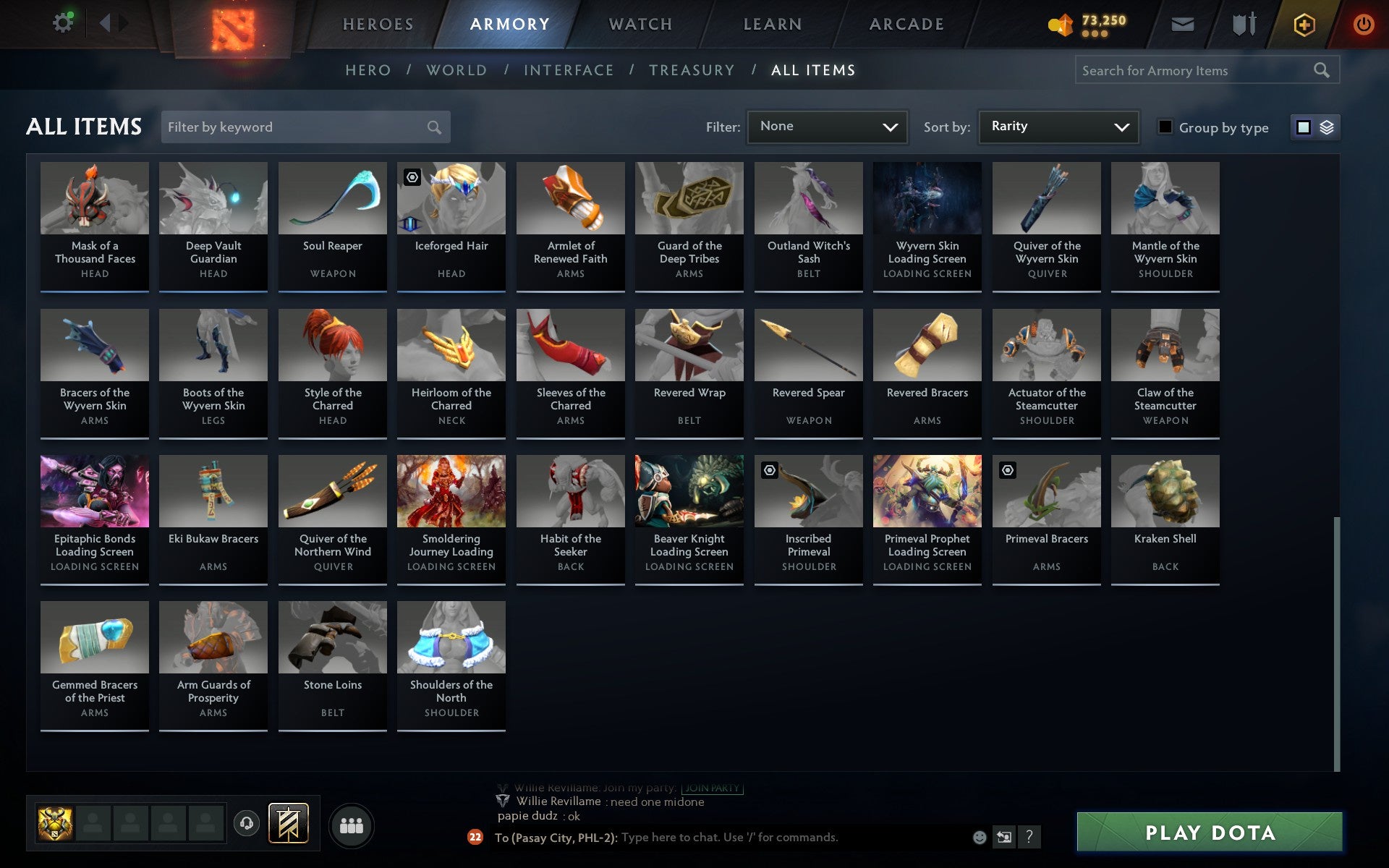Click JOIN PARTY in Willie Revillame's message

pos(712,788)
